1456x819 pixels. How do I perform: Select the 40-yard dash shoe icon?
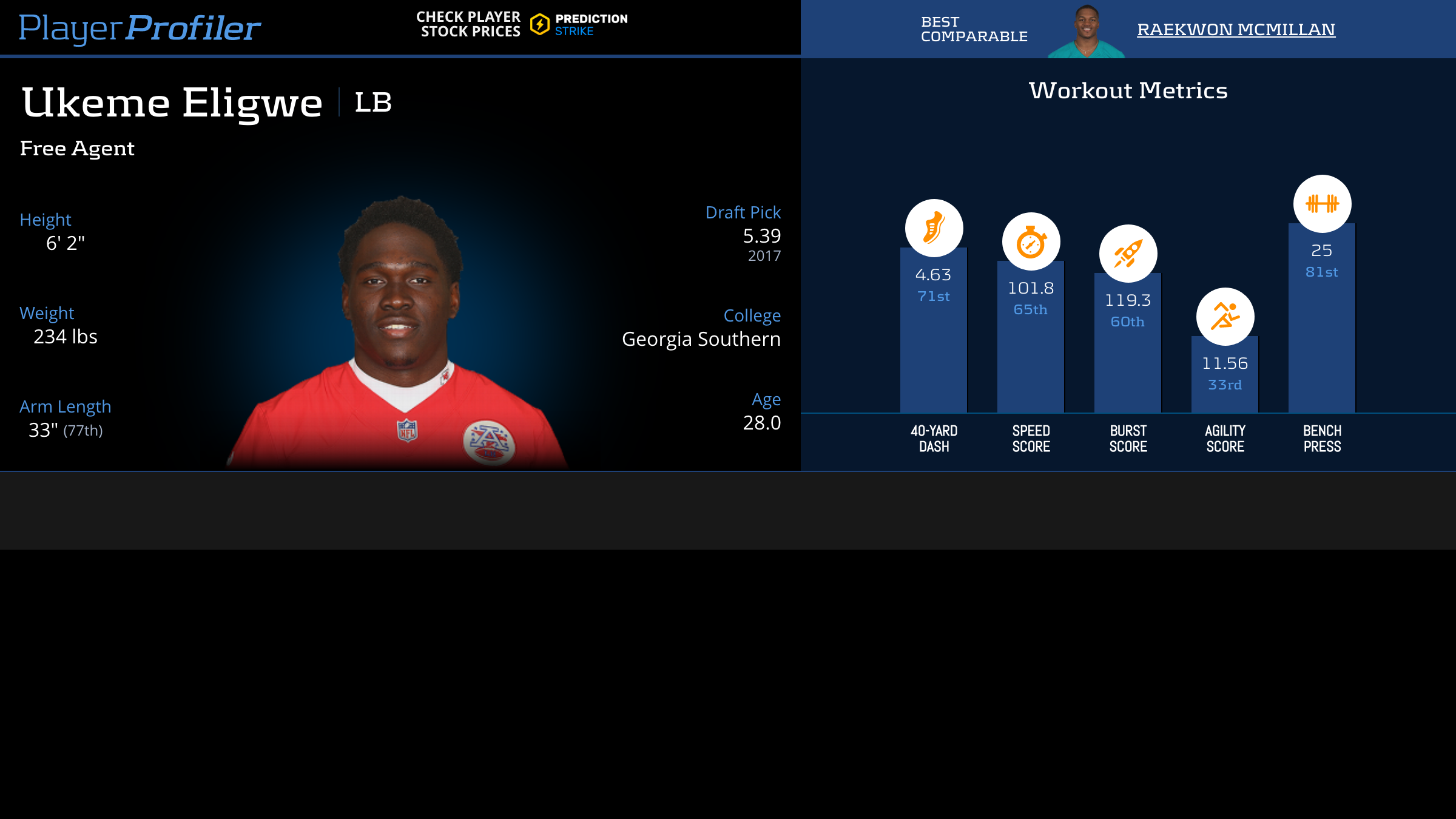(x=934, y=228)
